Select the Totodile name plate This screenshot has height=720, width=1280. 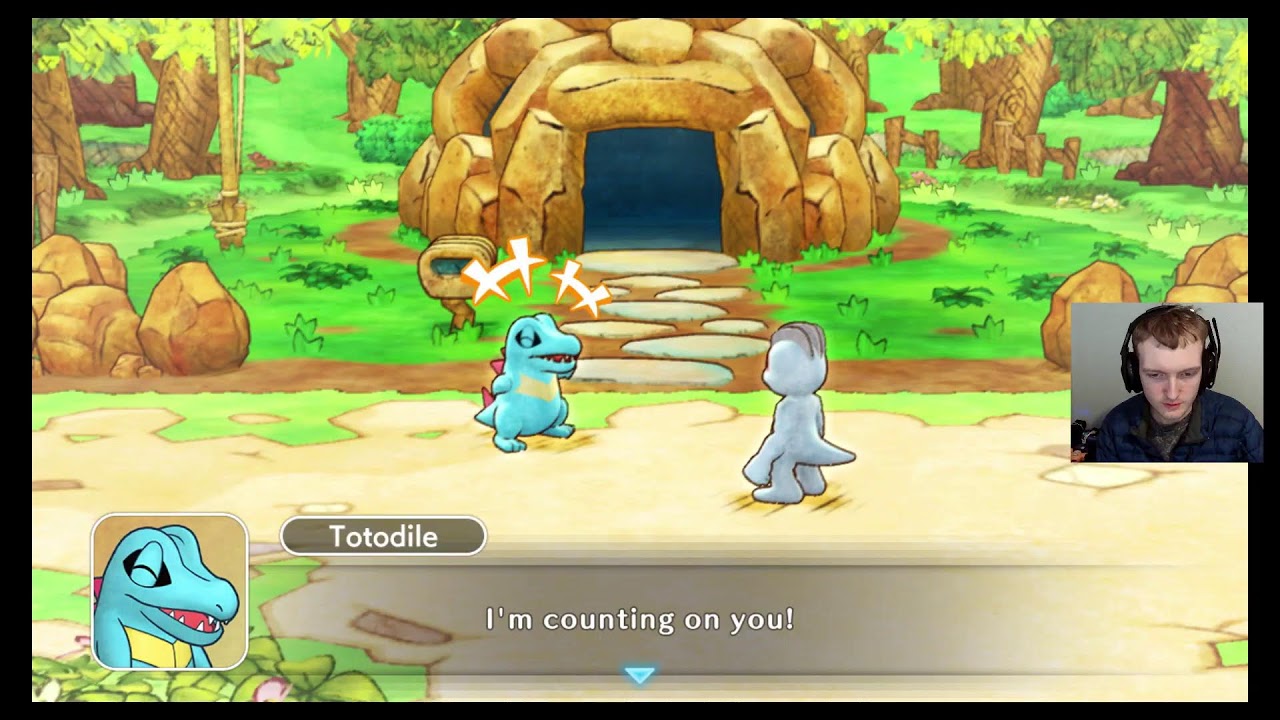[383, 536]
